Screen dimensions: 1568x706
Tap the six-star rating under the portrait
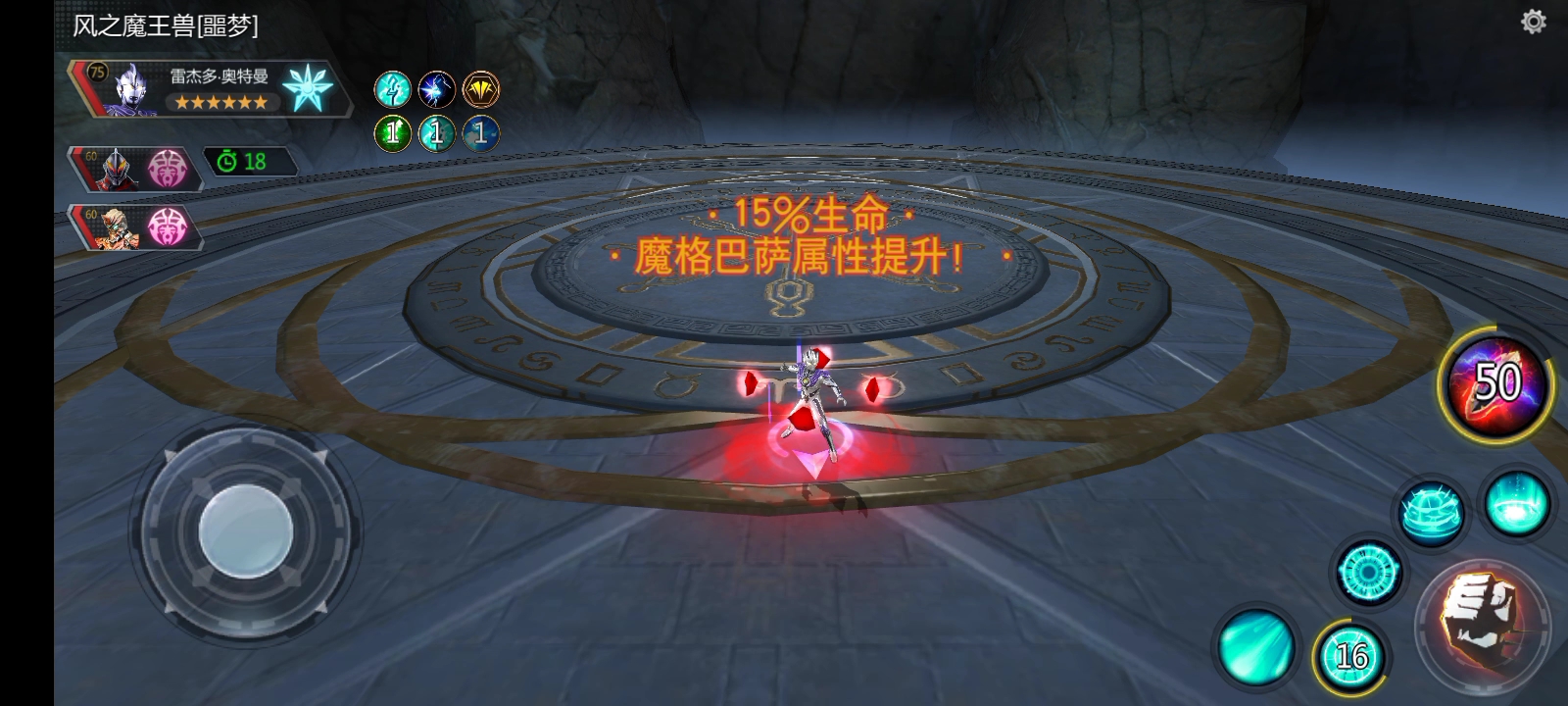click(x=220, y=103)
